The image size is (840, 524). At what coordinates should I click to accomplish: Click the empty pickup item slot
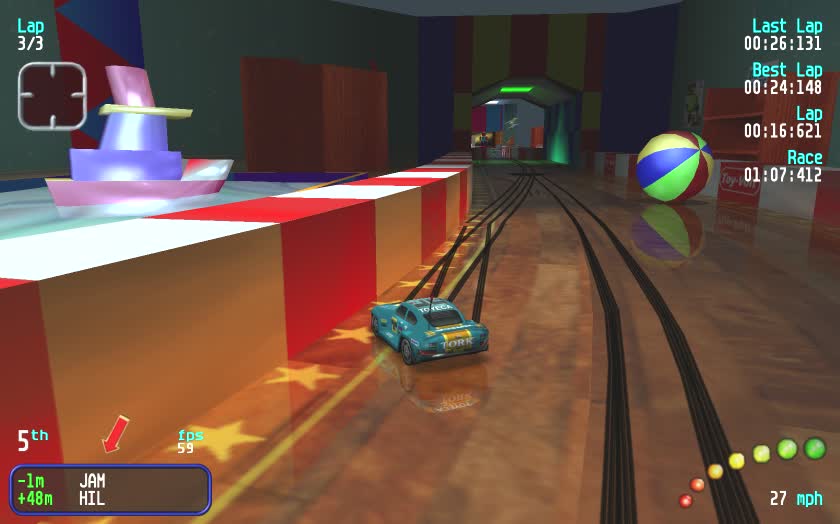pyautogui.click(x=52, y=96)
